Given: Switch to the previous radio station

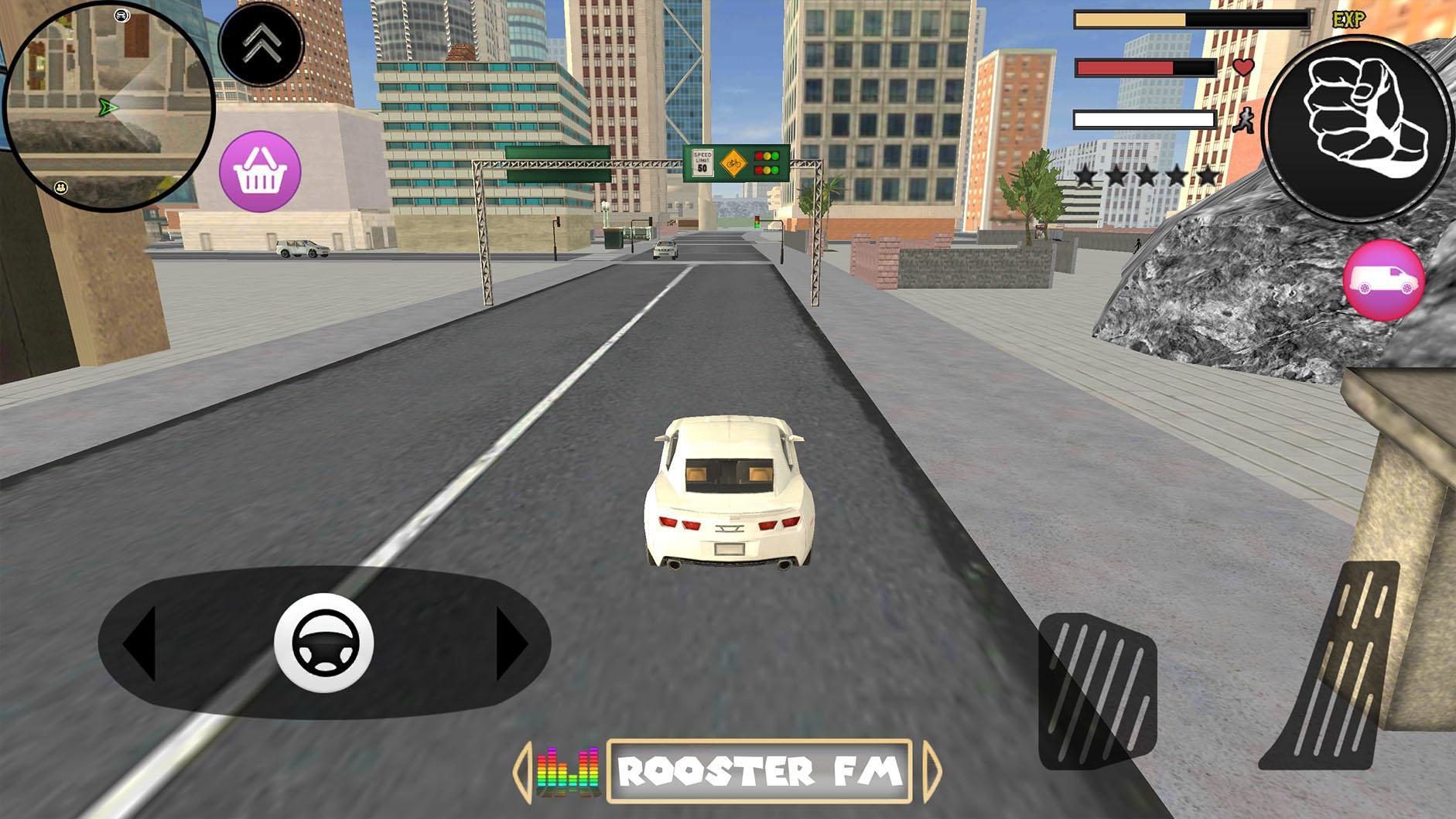Looking at the screenshot, I should (521, 770).
